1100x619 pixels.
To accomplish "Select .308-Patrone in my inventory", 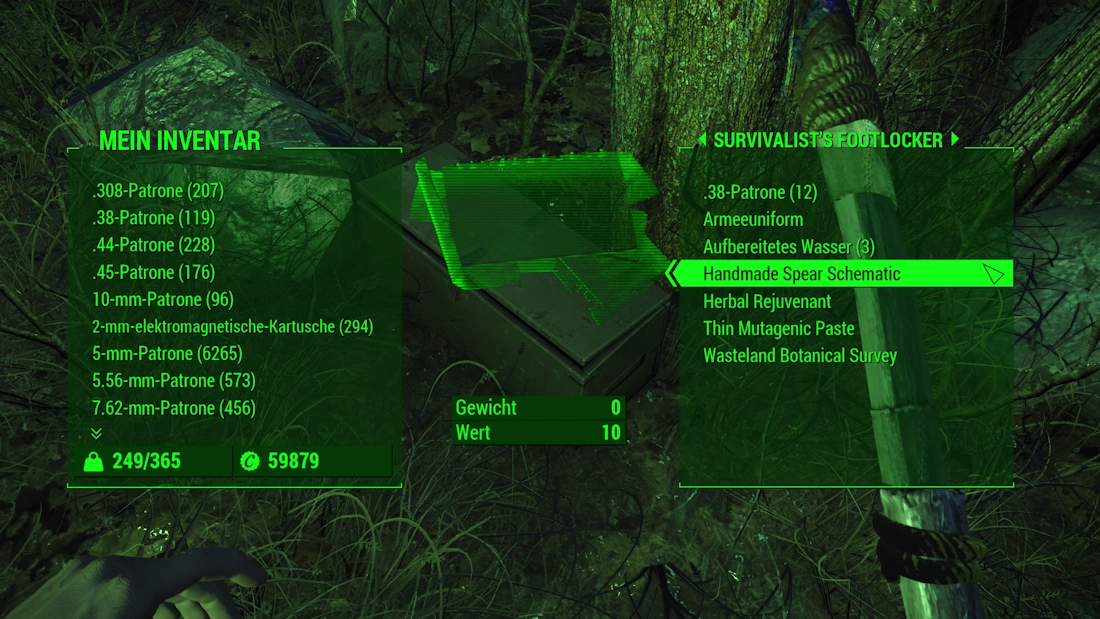I will click(157, 190).
